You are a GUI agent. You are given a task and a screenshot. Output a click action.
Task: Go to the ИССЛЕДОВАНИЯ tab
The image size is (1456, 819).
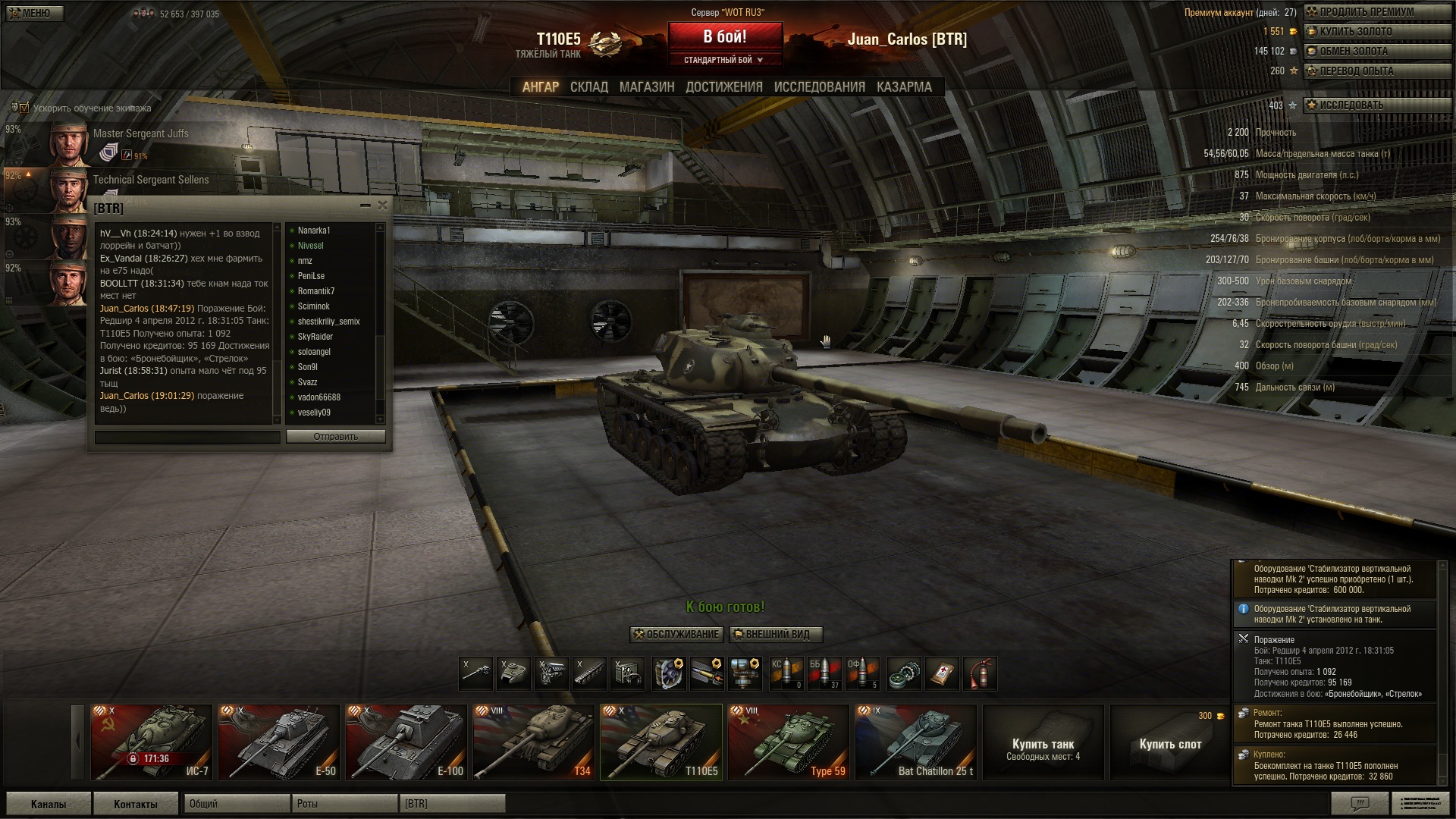pyautogui.click(x=819, y=87)
